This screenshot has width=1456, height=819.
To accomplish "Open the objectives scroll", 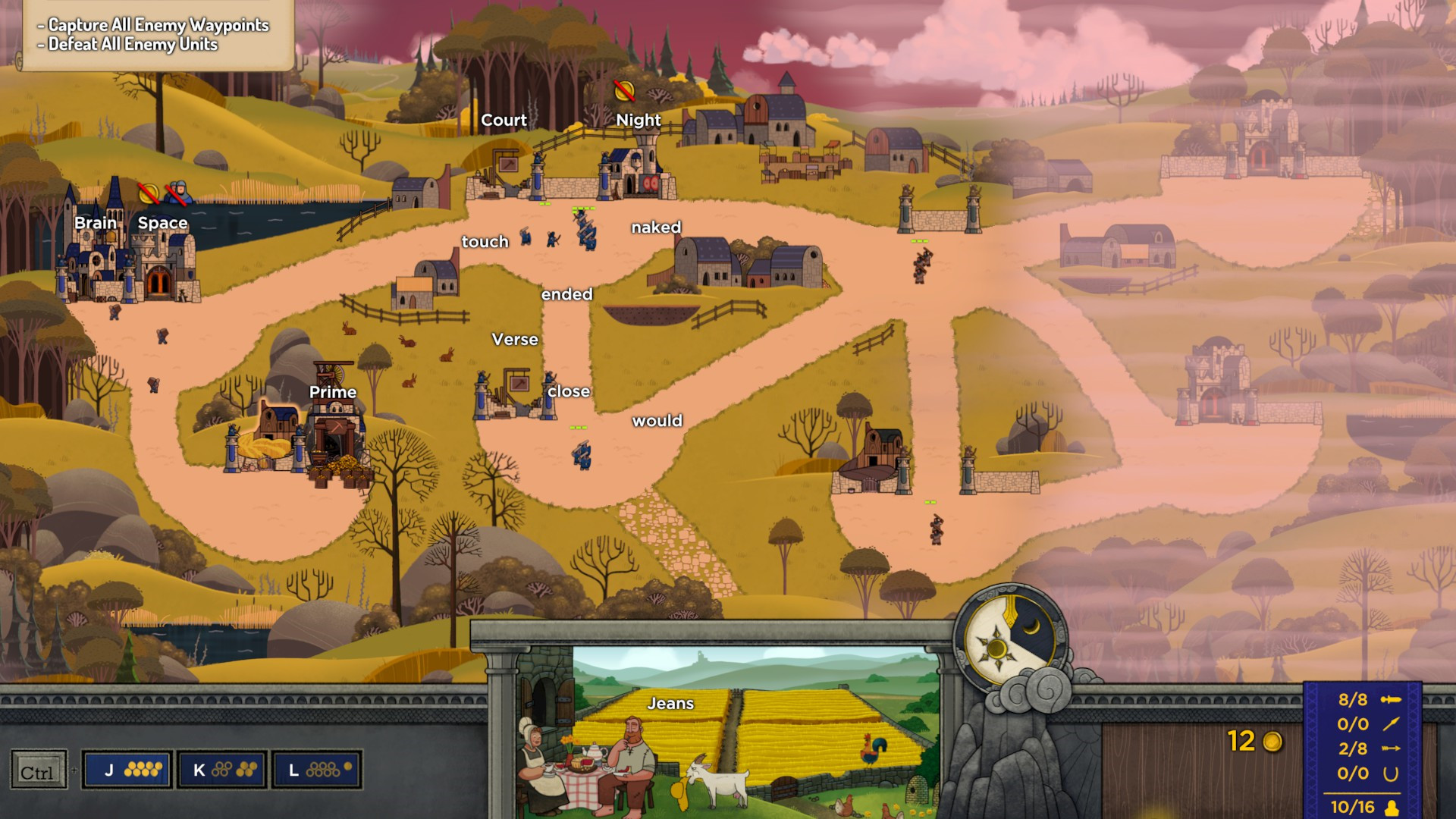I will [155, 35].
